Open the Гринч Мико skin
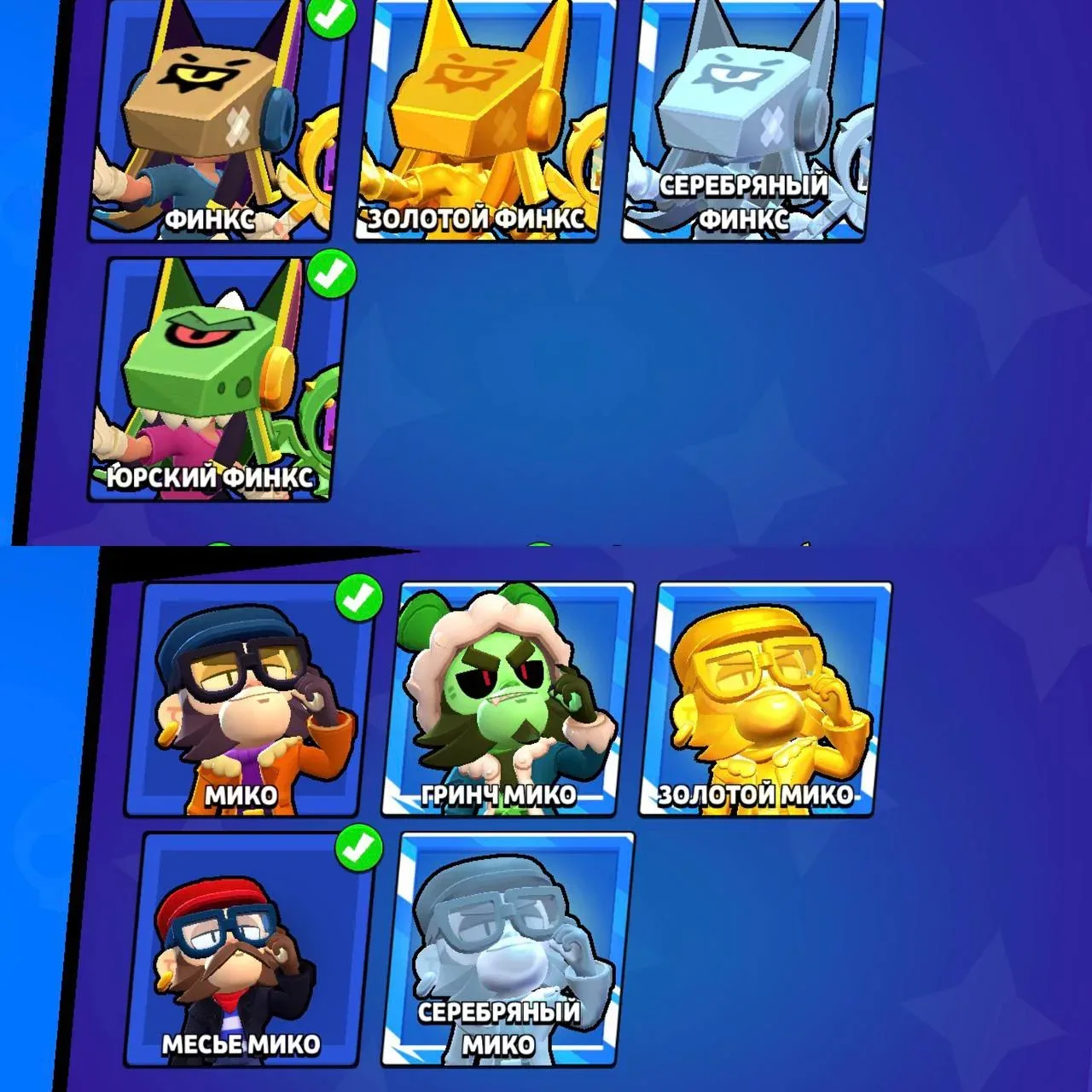The height and width of the screenshot is (1092, 1092). 508,700
